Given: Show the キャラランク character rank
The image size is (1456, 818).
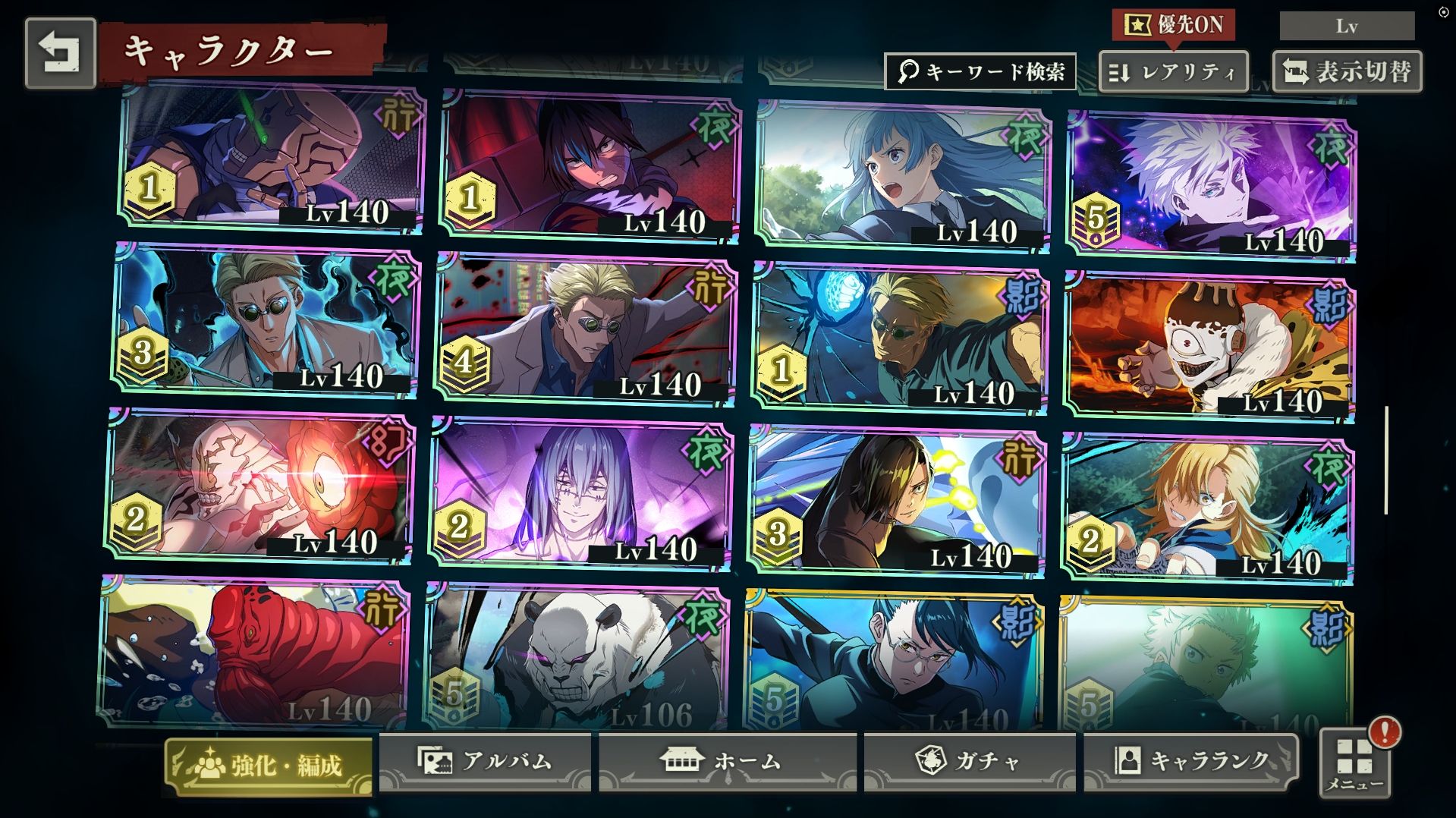Looking at the screenshot, I should tap(1190, 761).
